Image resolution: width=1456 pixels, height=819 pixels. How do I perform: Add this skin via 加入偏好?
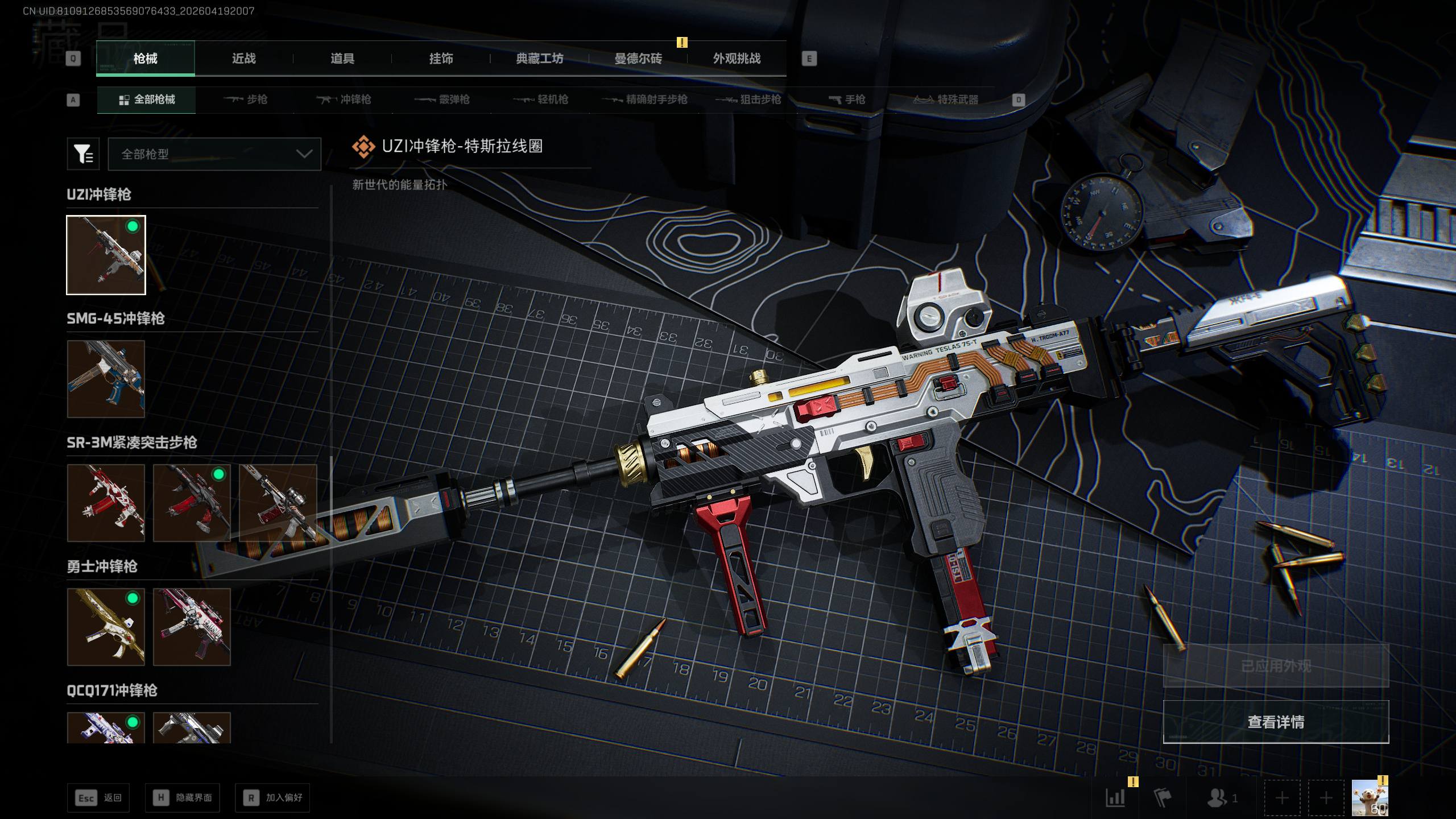pos(272,798)
